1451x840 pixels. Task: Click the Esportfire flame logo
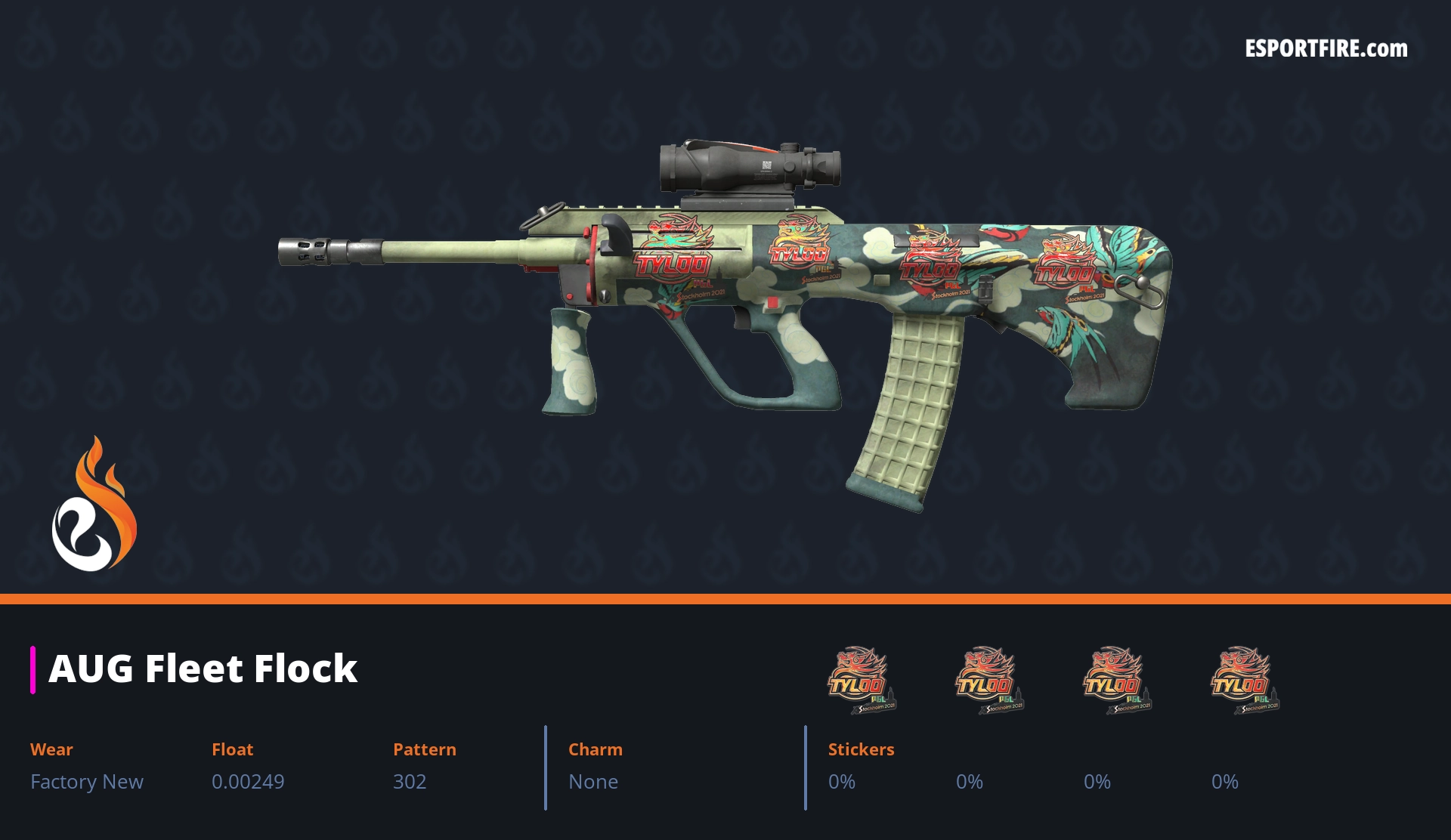coord(94,505)
